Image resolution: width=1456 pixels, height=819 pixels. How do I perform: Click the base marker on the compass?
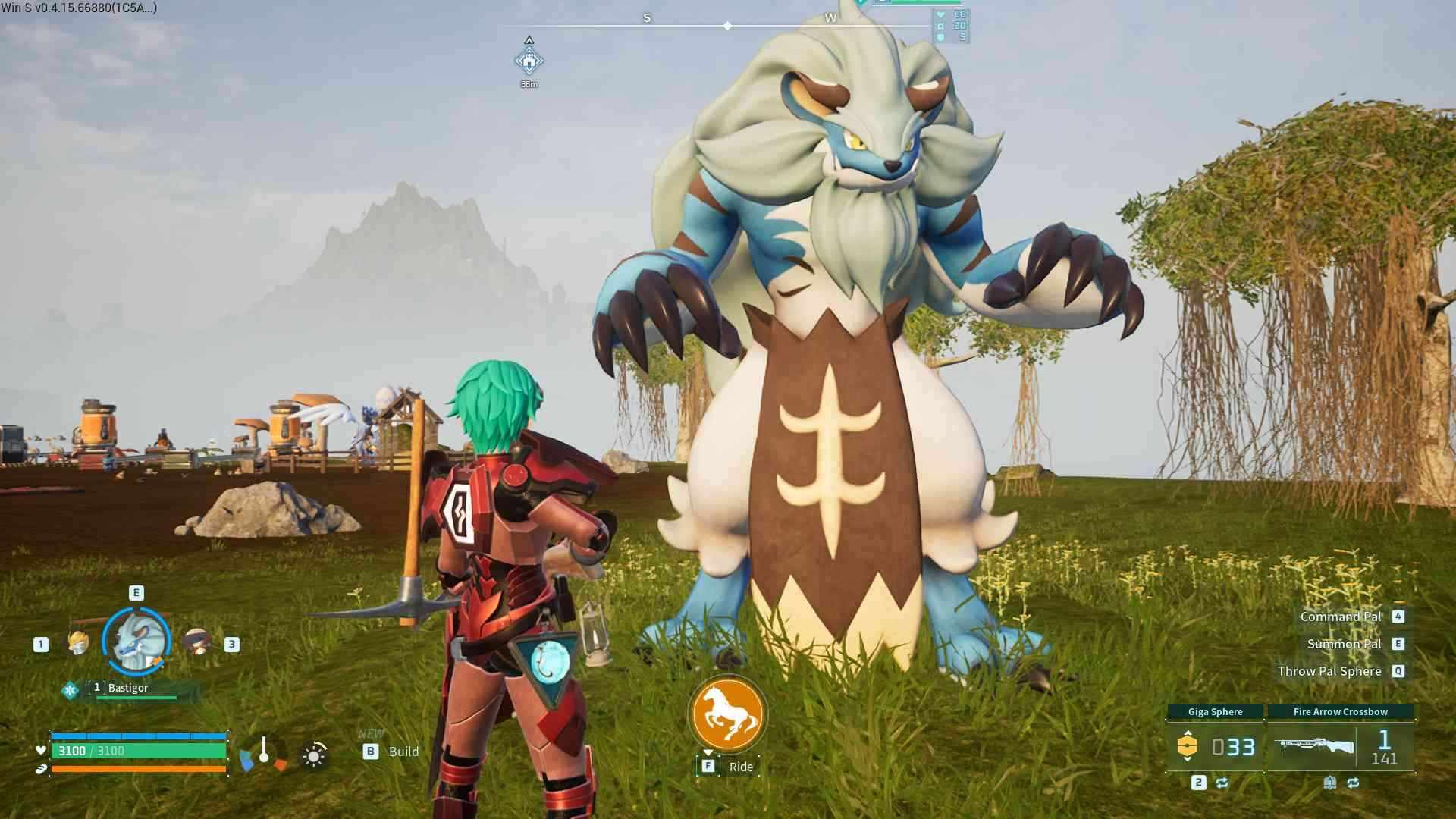click(x=529, y=61)
